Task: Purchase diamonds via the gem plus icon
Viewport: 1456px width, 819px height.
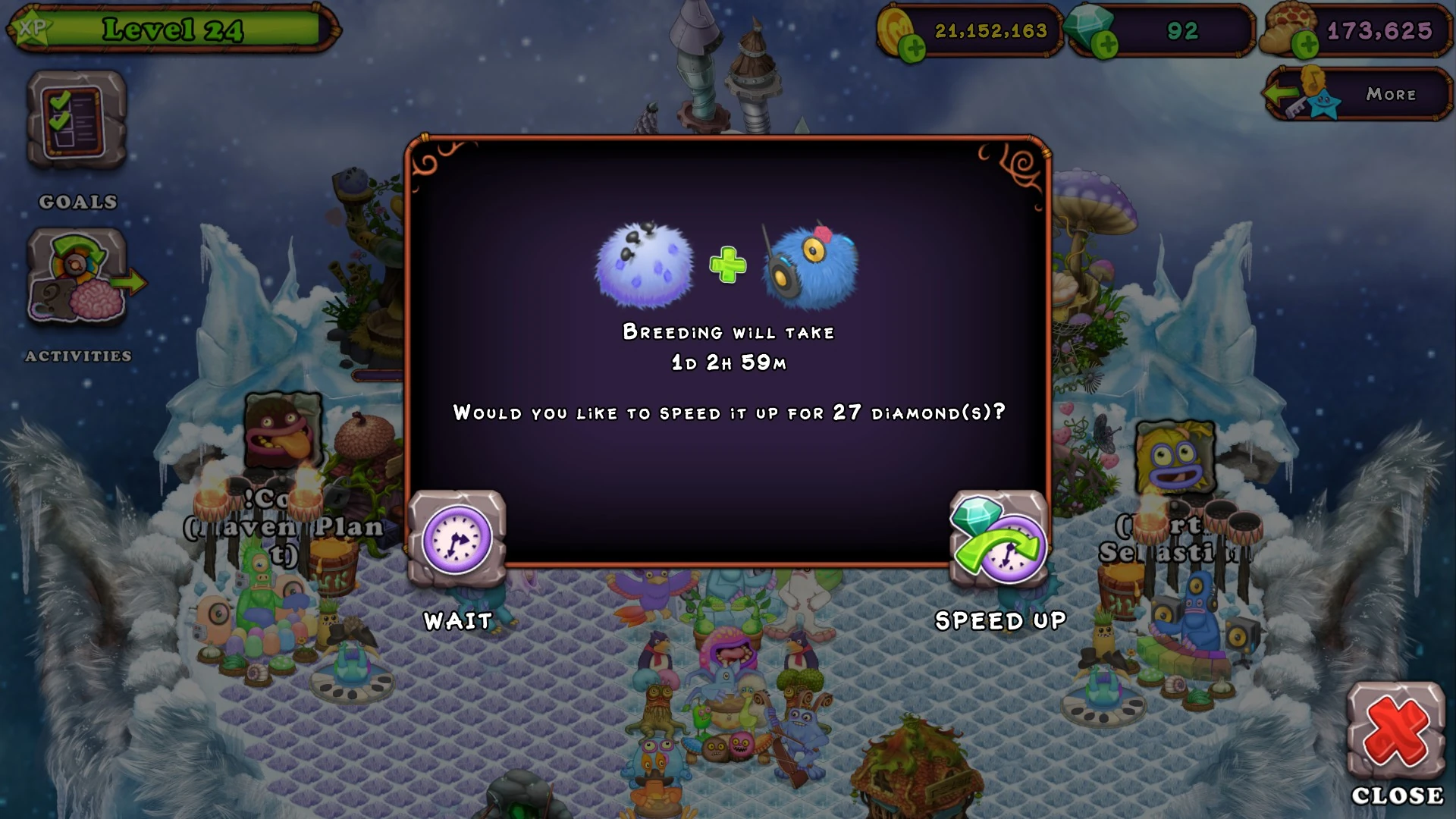Action: [x=1106, y=44]
